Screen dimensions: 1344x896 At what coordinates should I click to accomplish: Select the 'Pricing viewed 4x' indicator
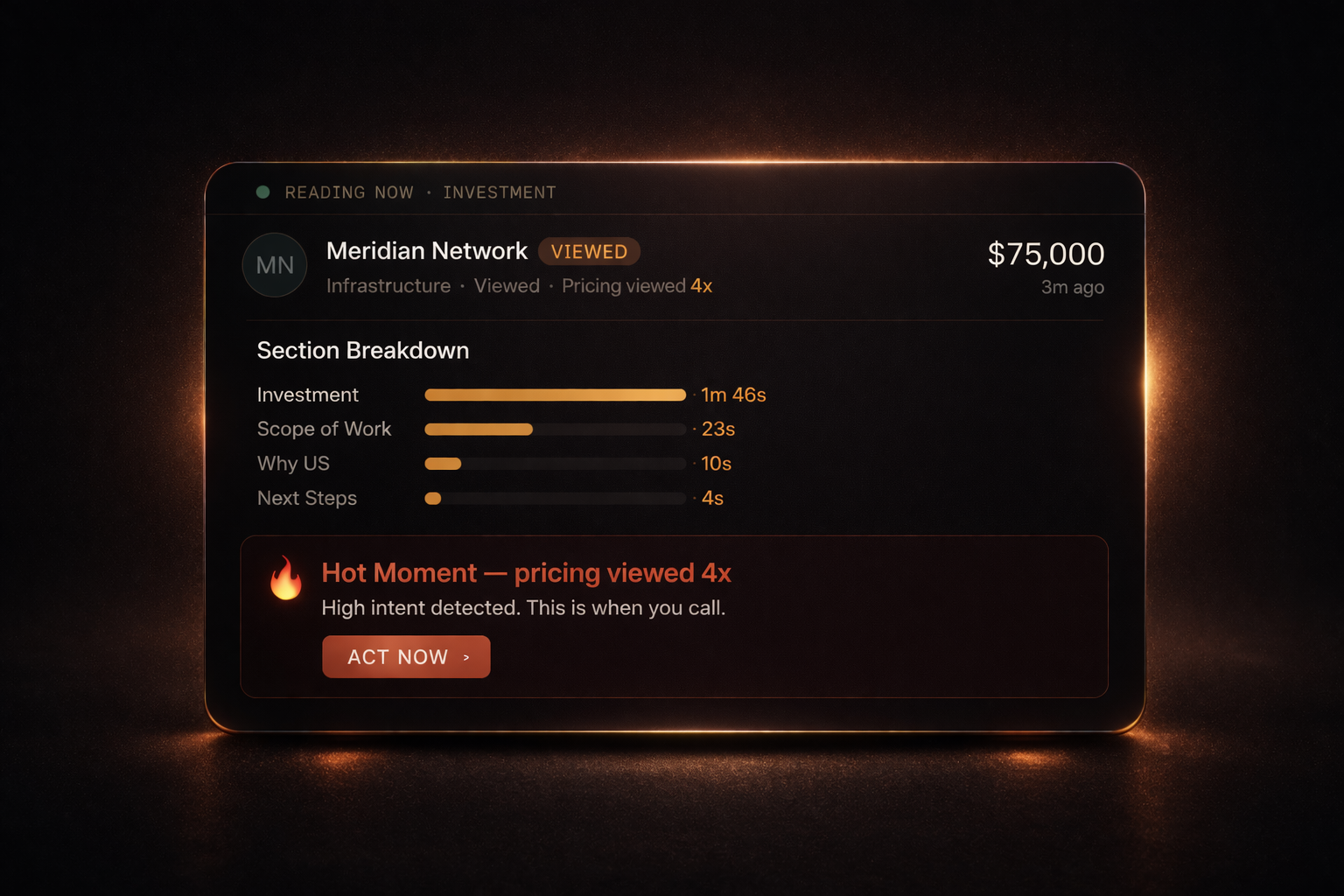point(637,285)
